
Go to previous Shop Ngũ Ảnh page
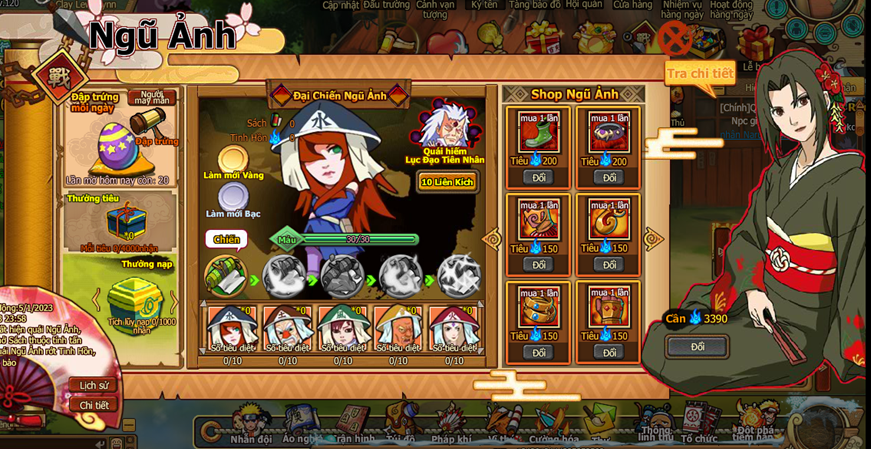coord(492,239)
